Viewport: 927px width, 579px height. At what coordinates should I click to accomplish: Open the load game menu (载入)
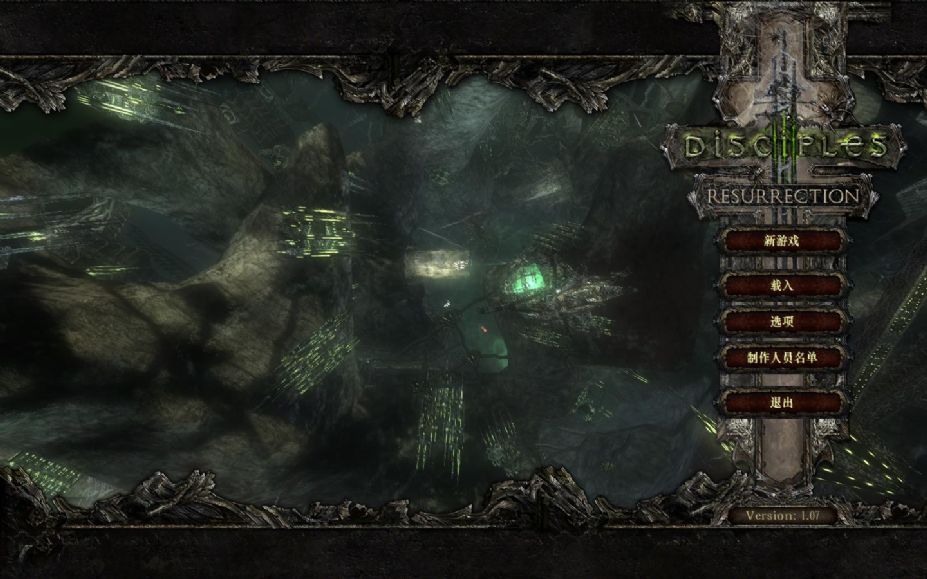782,286
